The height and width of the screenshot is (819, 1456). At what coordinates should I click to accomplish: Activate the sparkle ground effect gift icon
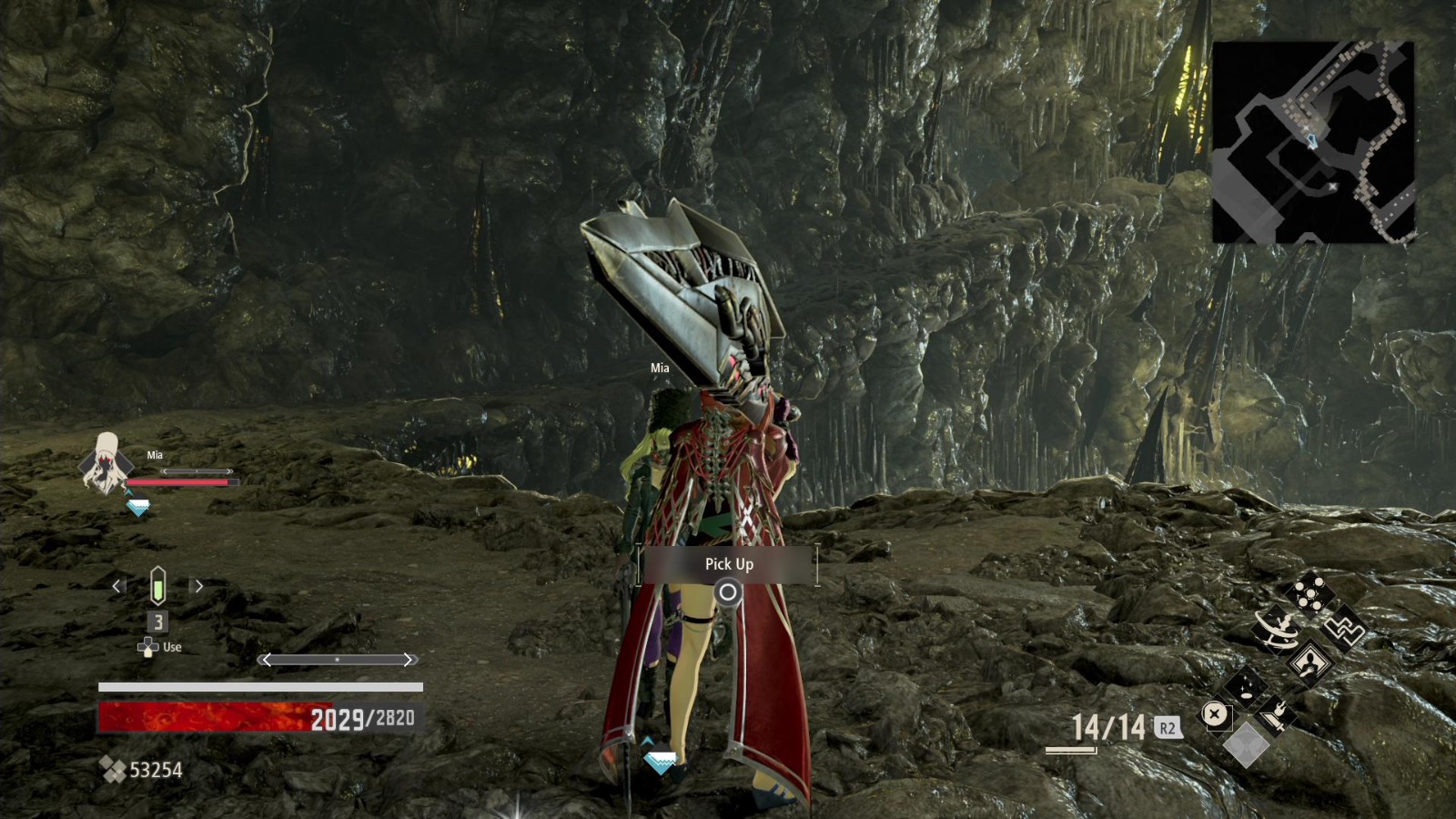point(1246,688)
